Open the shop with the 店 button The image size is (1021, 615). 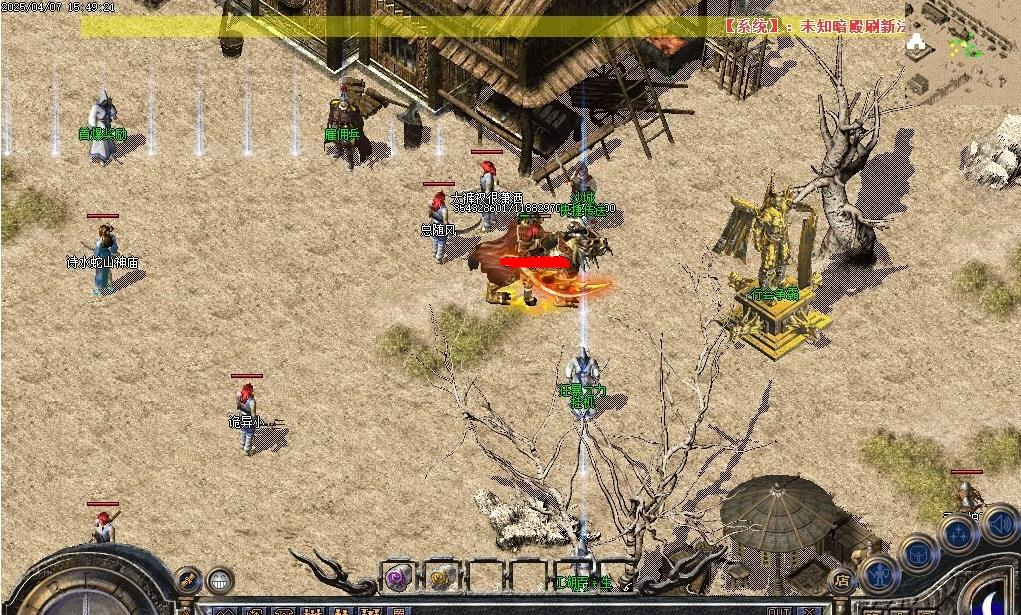[843, 579]
